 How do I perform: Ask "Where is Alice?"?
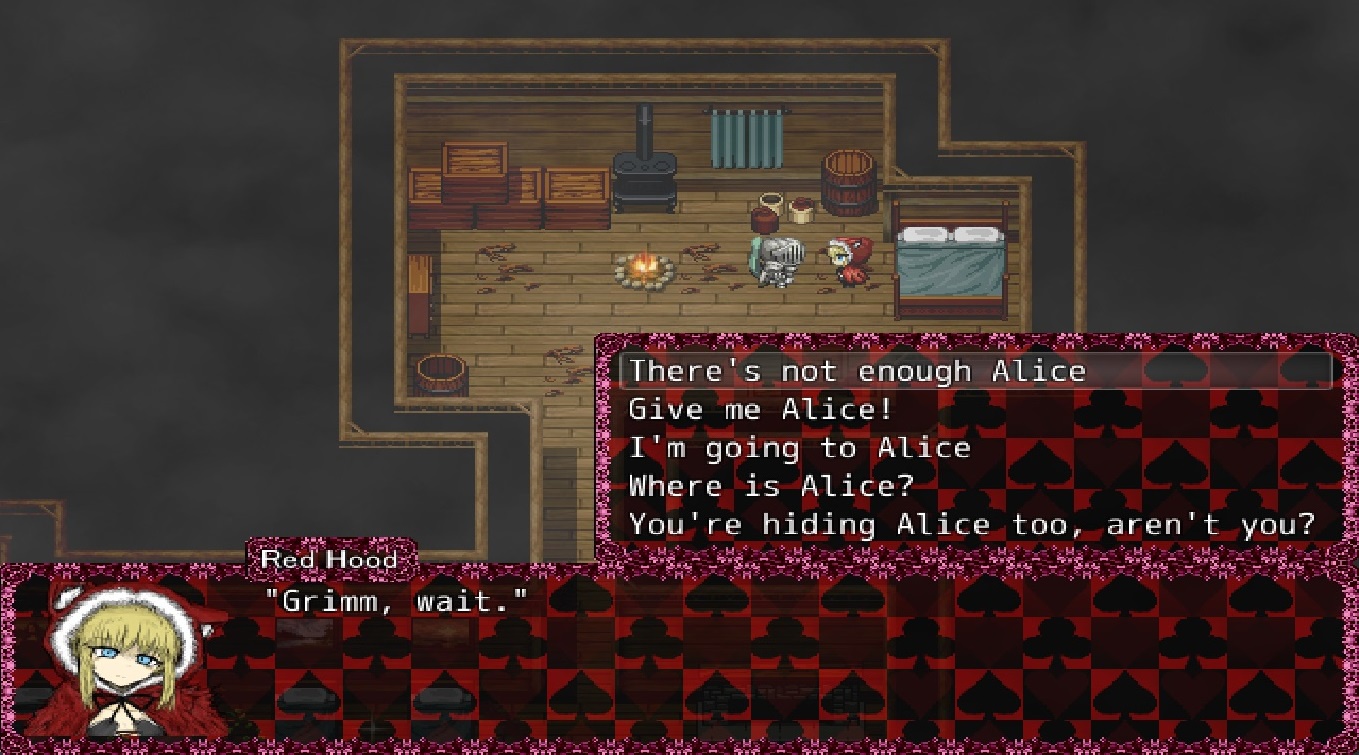point(771,487)
